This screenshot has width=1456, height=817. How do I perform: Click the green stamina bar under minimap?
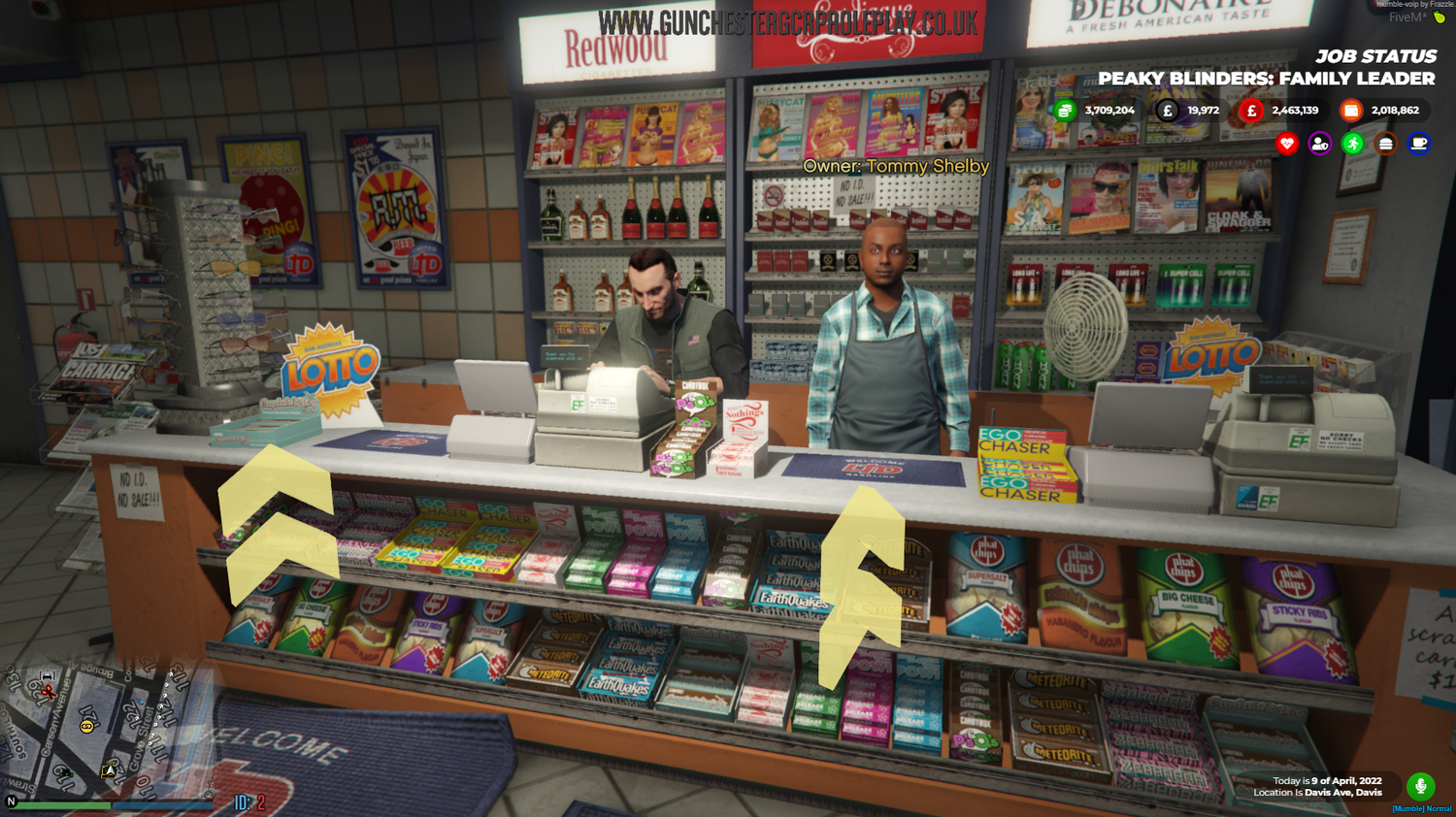point(63,805)
